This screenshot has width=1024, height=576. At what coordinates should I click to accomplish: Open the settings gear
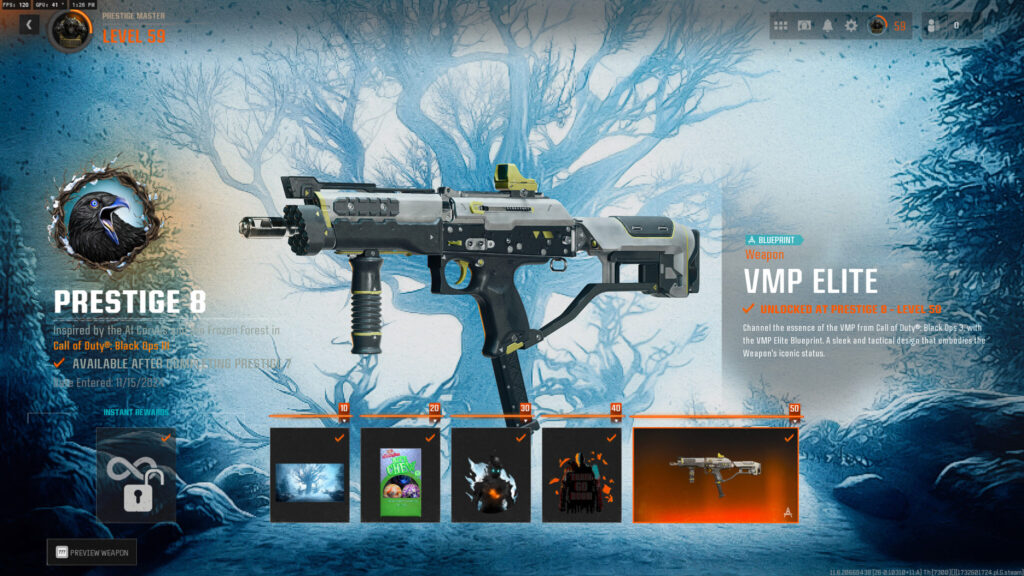point(851,26)
